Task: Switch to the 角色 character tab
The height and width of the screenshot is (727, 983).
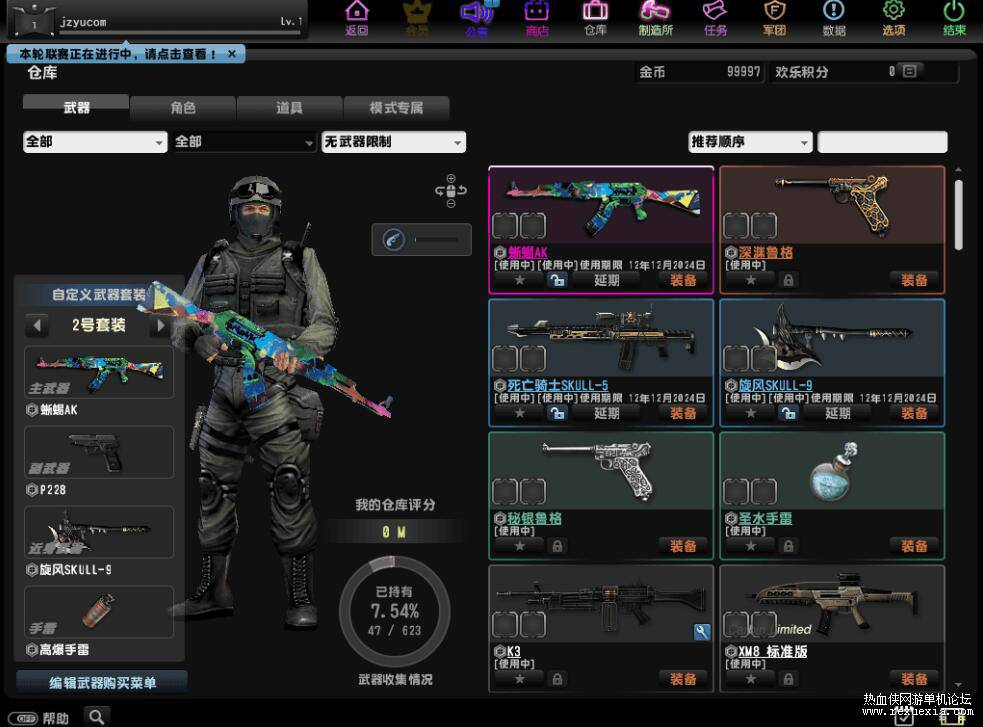Action: coord(183,108)
